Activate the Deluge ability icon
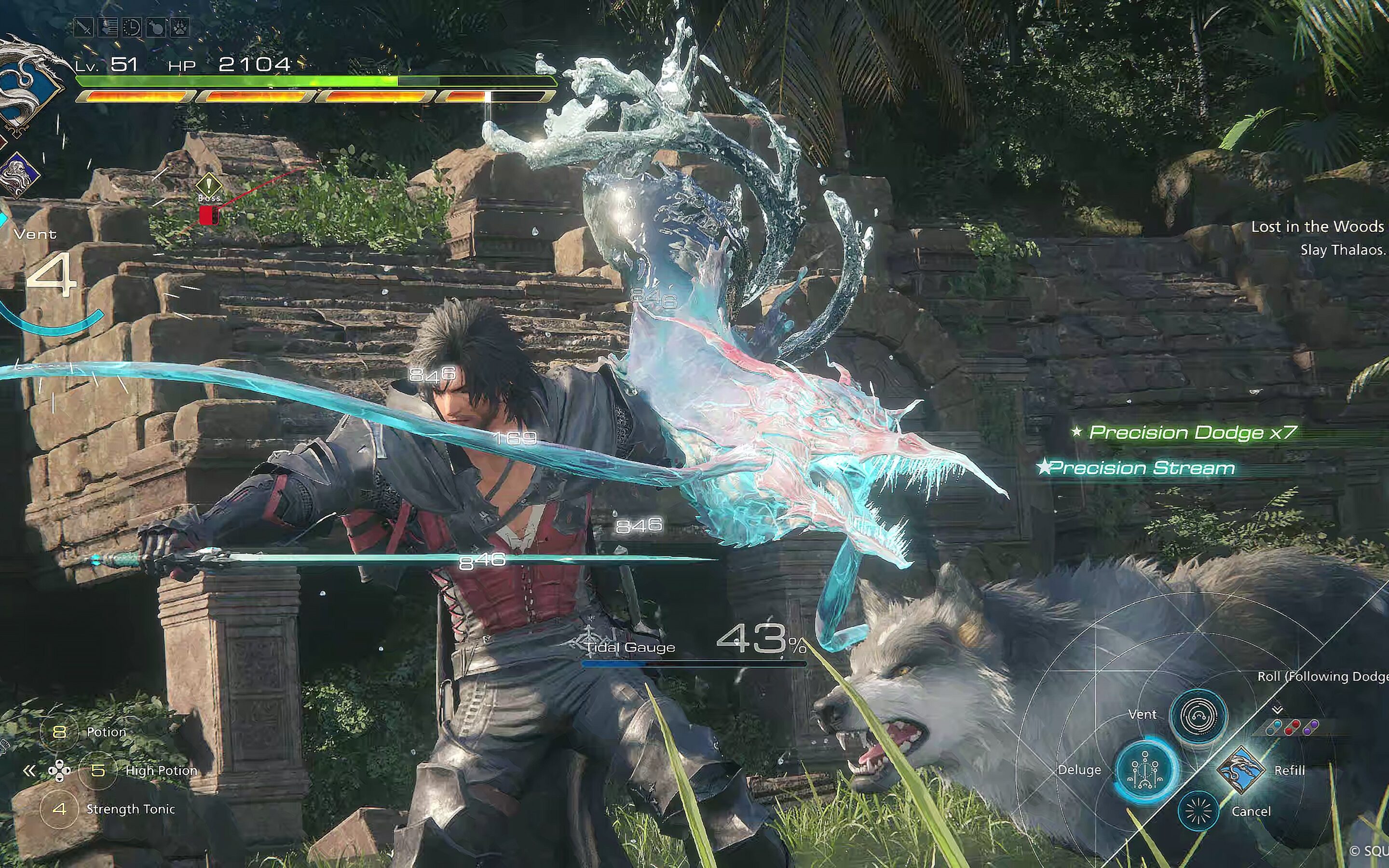Image resolution: width=1389 pixels, height=868 pixels. (1145, 770)
